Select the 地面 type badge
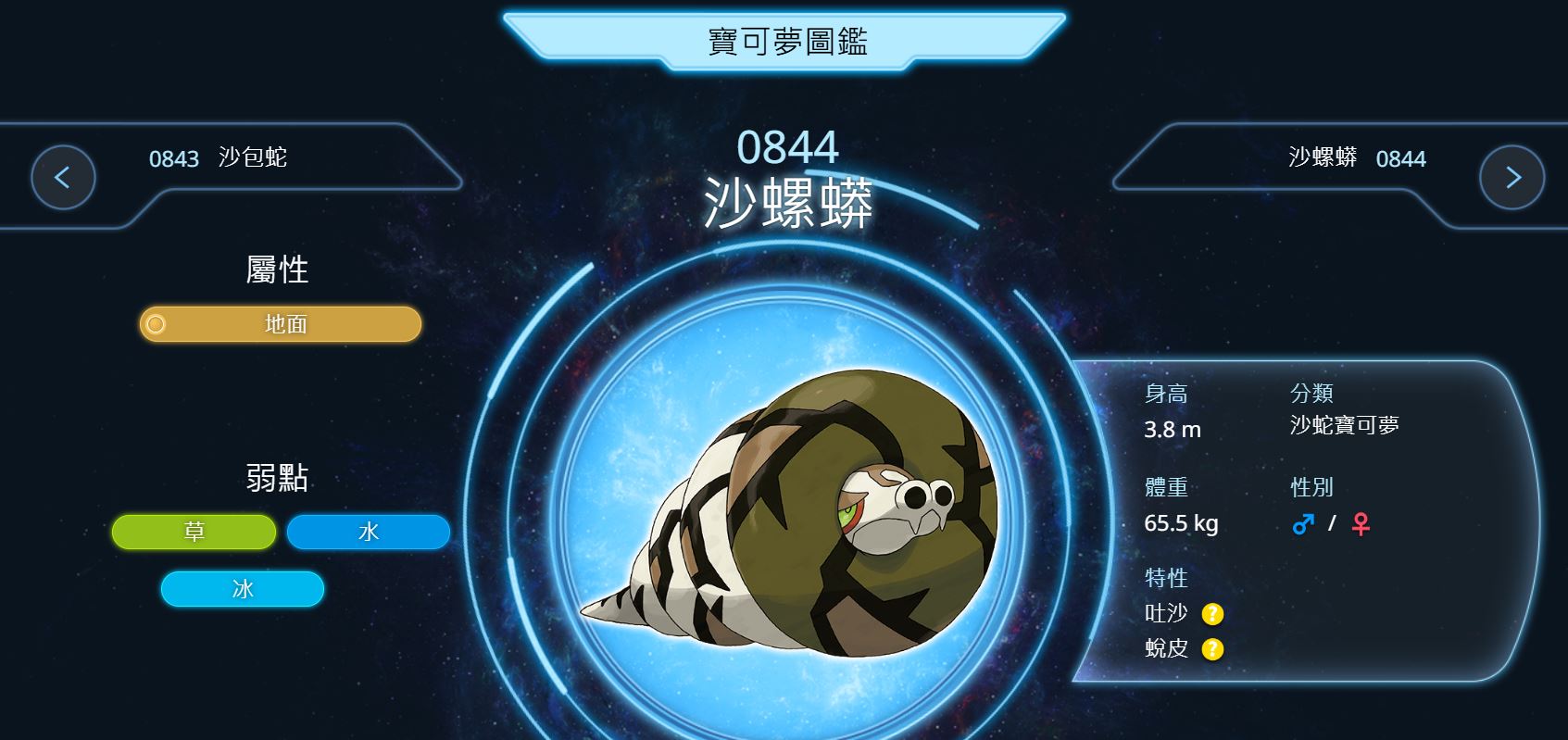Screen dimensions: 1568x740 point(281,324)
